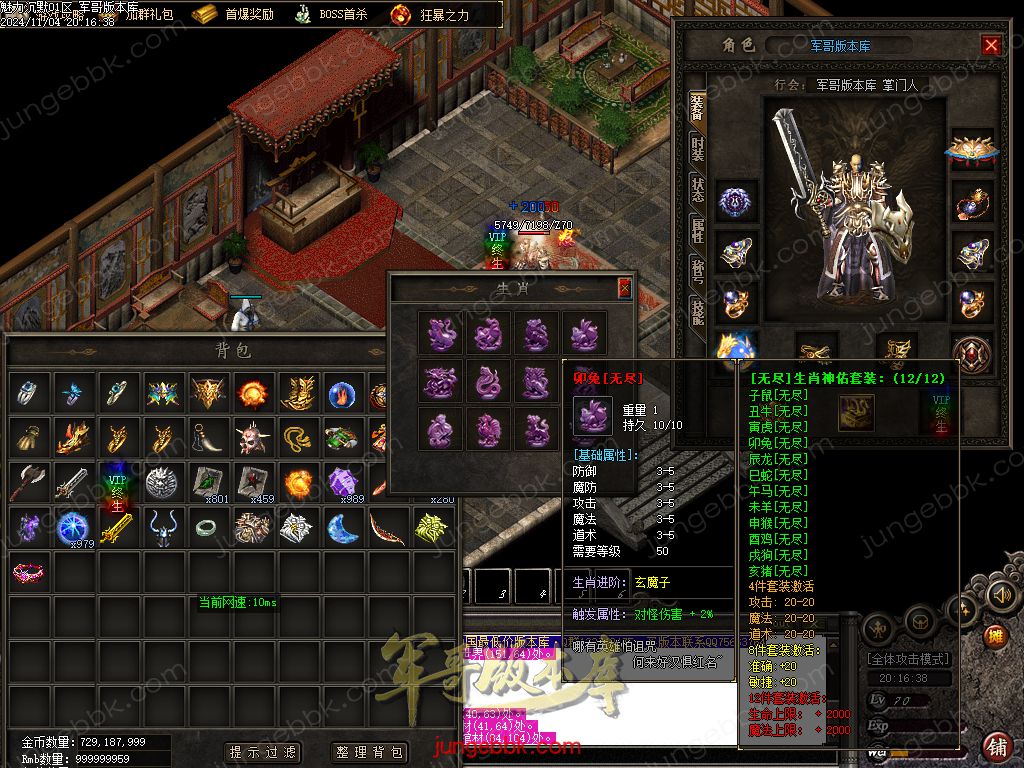Click the 整理背包 sort bag button
Screen dimensions: 1024x768
click(370, 752)
